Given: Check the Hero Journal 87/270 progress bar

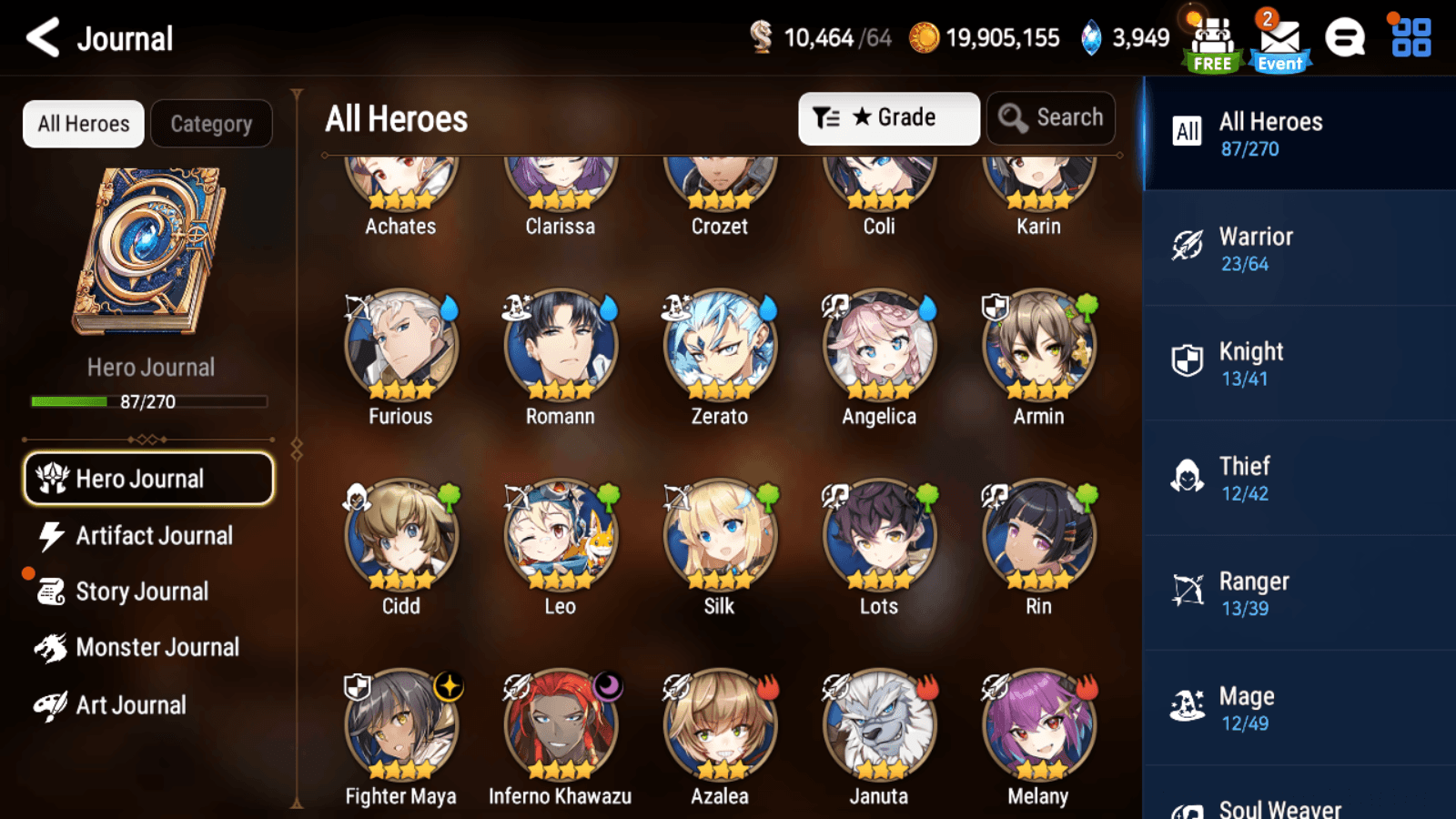Looking at the screenshot, I should coord(147,401).
